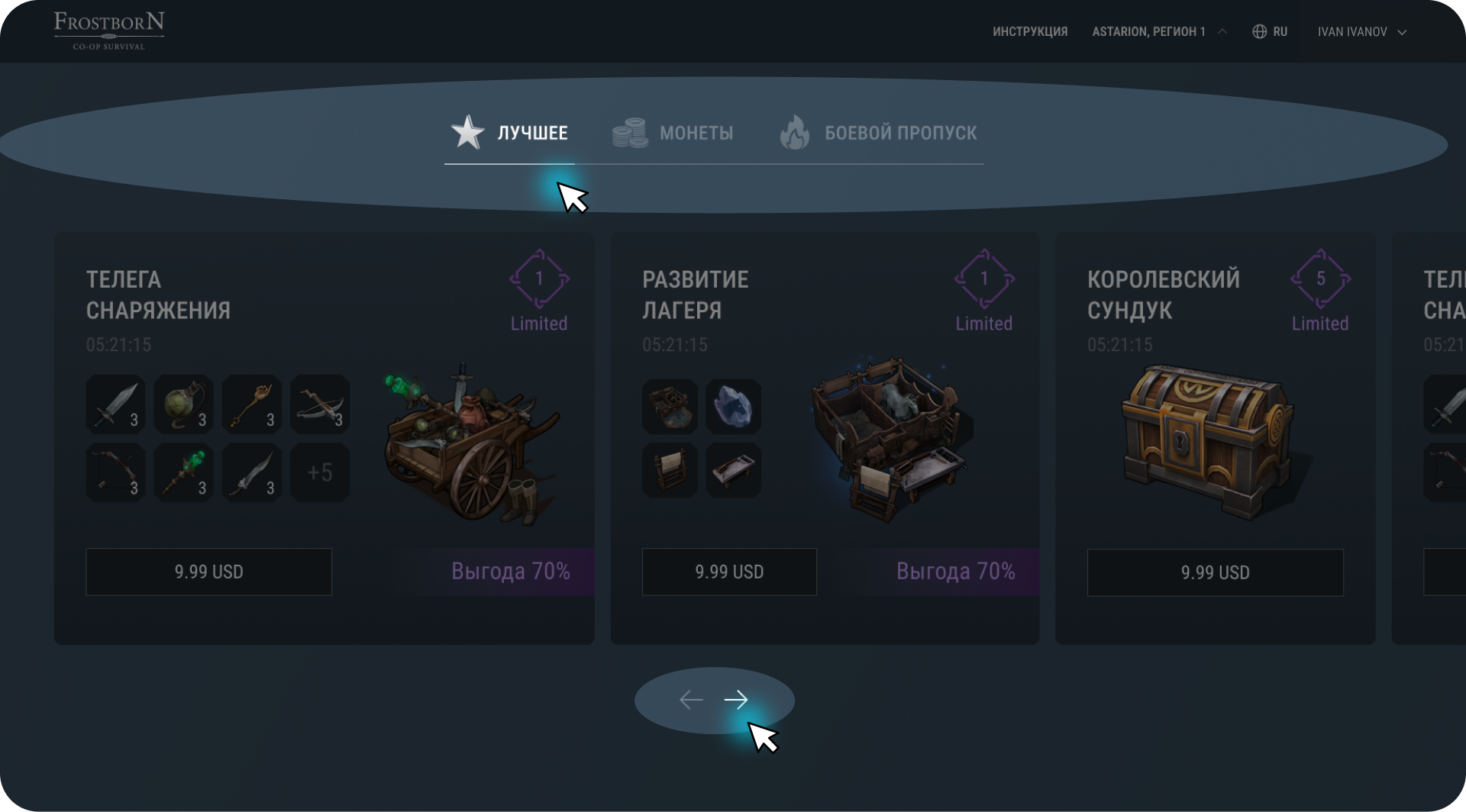1466x812 pixels.
Task: Switch to the Лучшее tab
Action: (x=510, y=133)
